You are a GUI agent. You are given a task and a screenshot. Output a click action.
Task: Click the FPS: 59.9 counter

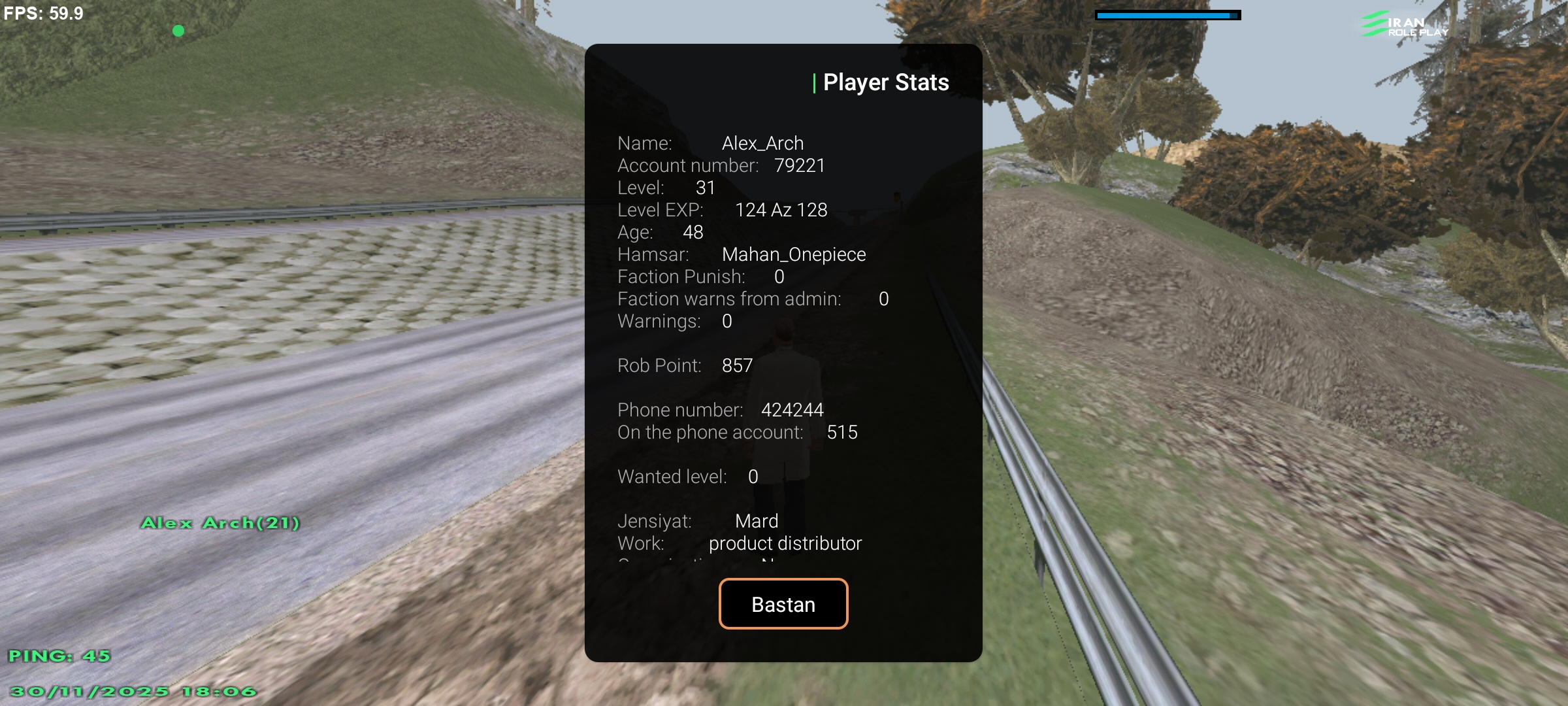[43, 13]
